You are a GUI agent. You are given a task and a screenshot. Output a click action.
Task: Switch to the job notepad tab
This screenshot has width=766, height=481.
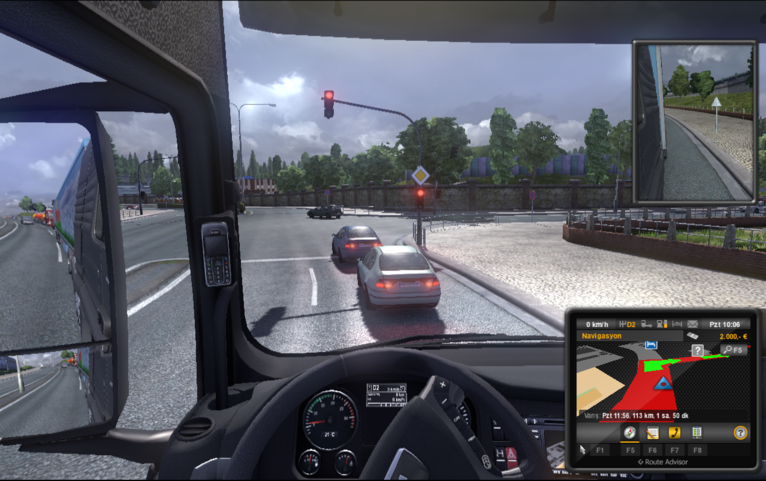tap(652, 433)
